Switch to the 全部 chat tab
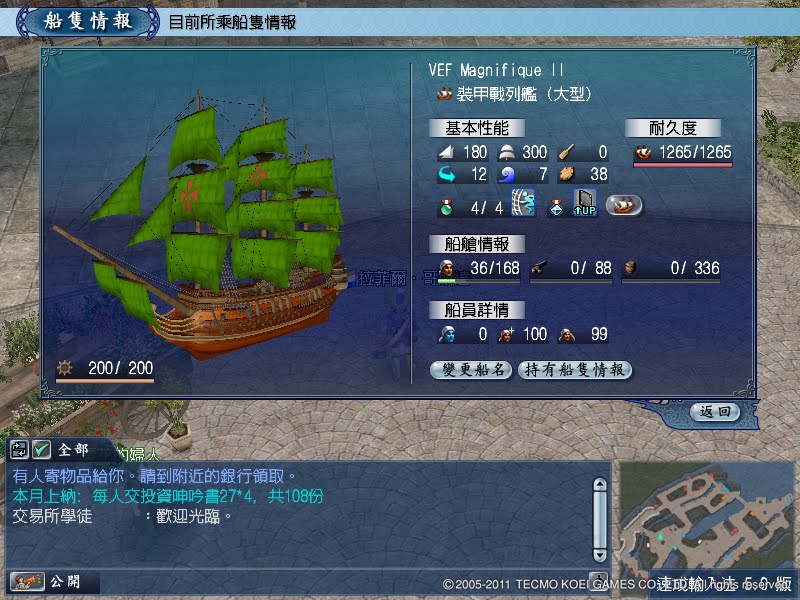Viewport: 800px width, 600px height. click(73, 450)
